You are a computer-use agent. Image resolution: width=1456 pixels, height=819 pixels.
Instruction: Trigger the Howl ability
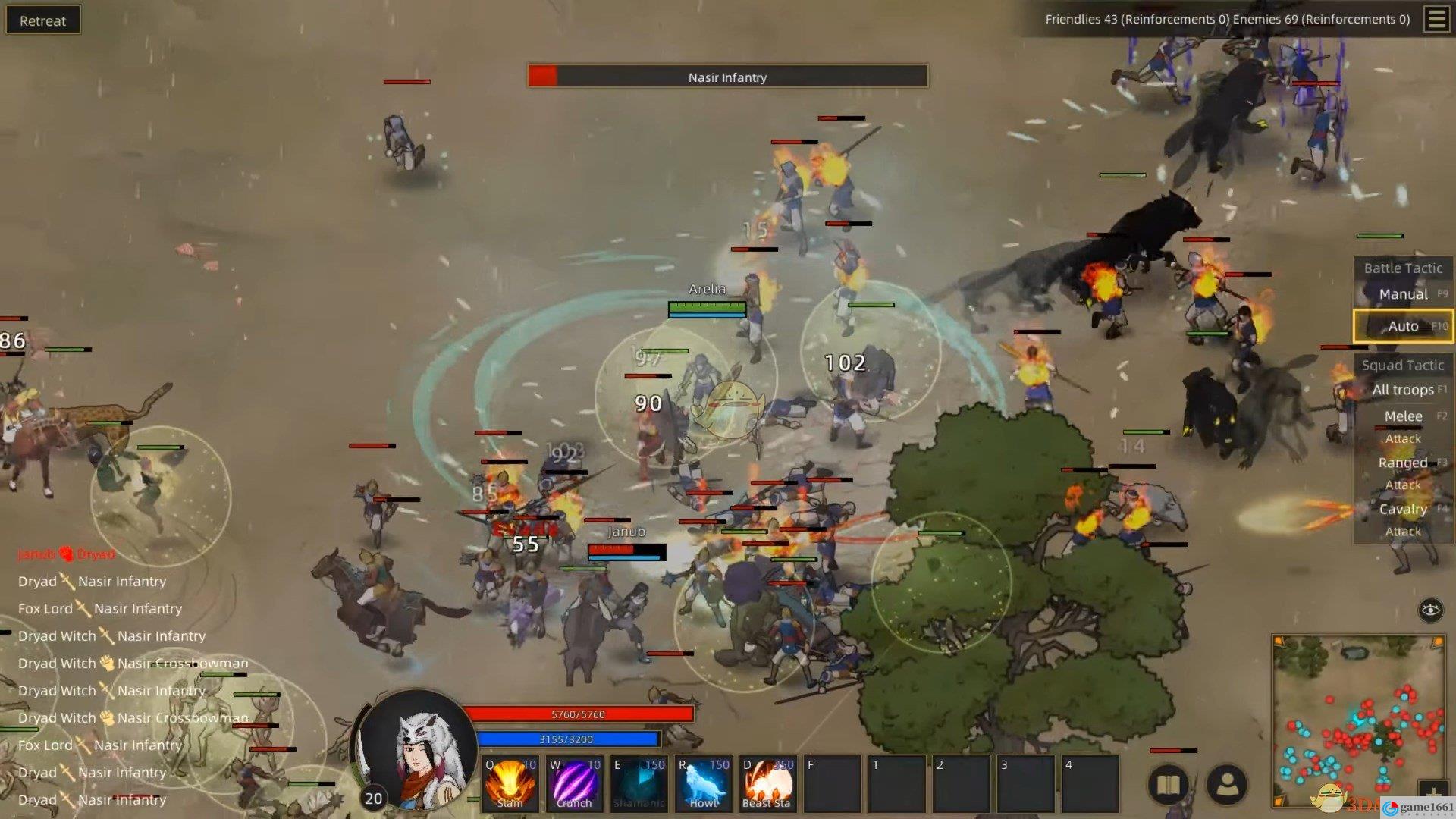click(703, 784)
